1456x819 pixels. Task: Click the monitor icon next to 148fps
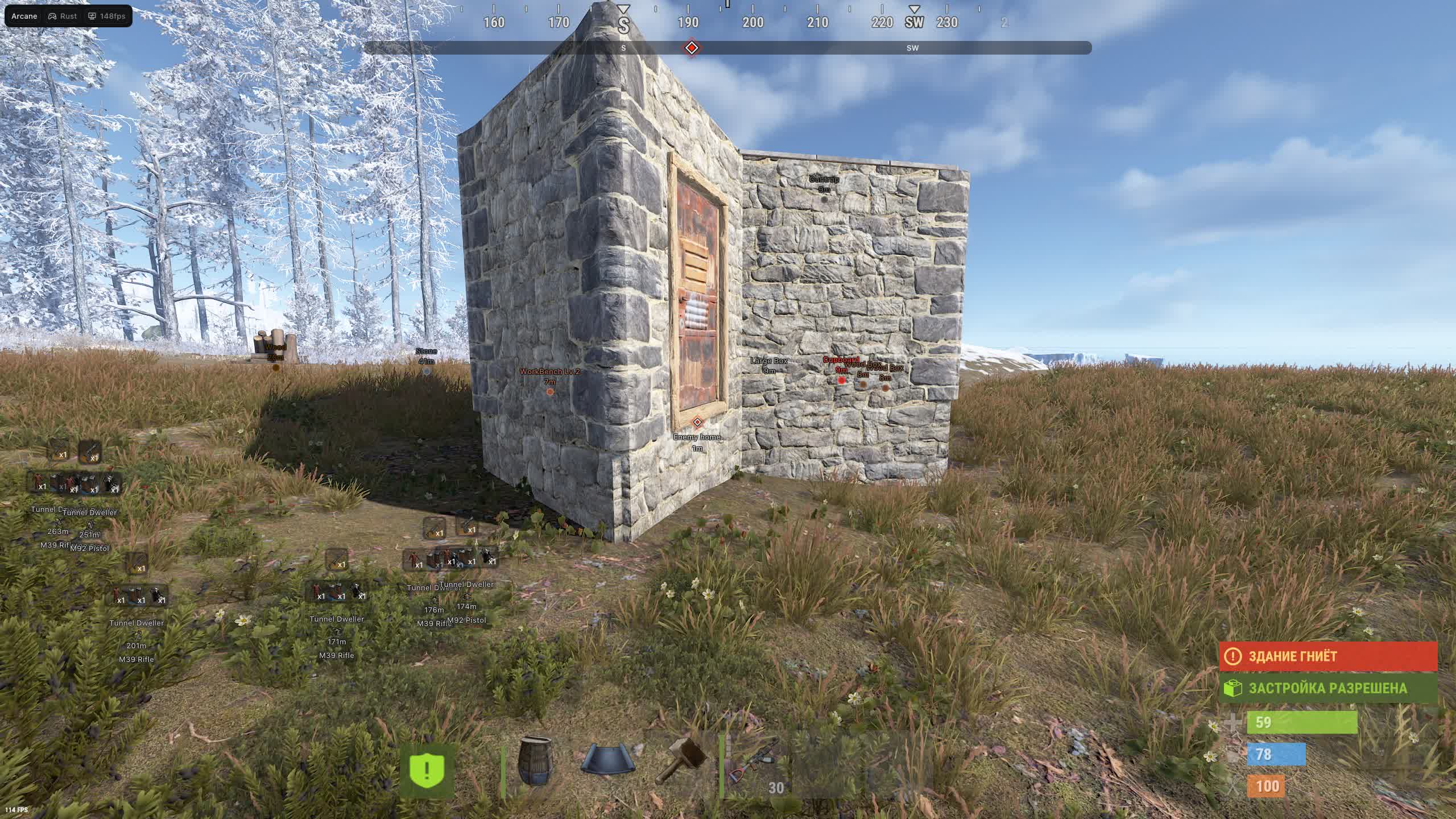tap(92, 16)
